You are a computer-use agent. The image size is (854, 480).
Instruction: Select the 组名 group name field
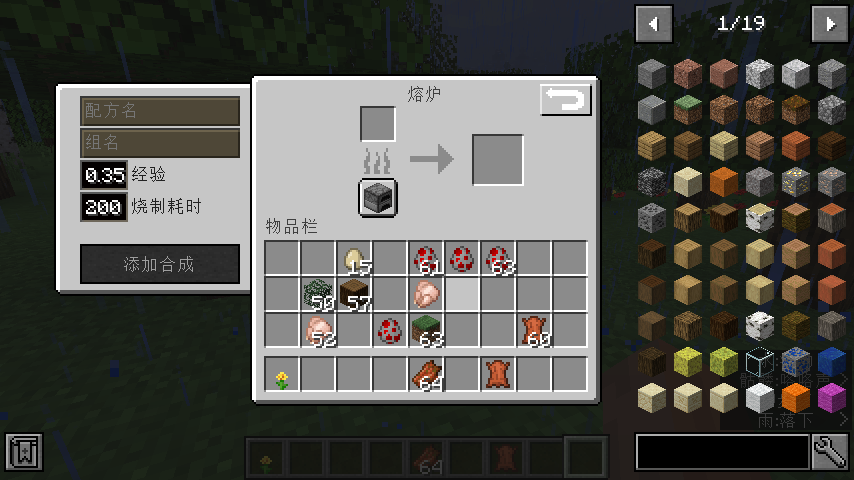point(160,143)
